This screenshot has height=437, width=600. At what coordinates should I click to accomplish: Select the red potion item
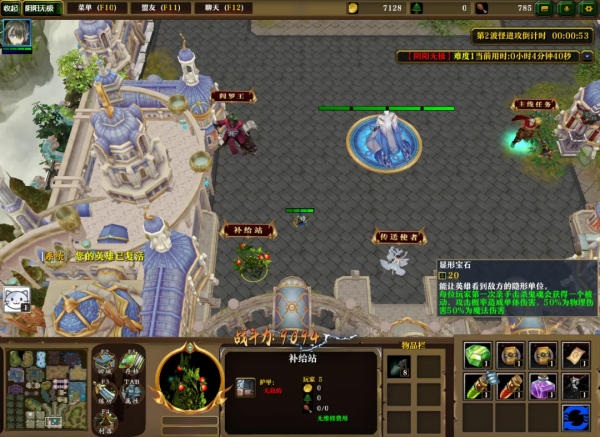[x=510, y=385]
